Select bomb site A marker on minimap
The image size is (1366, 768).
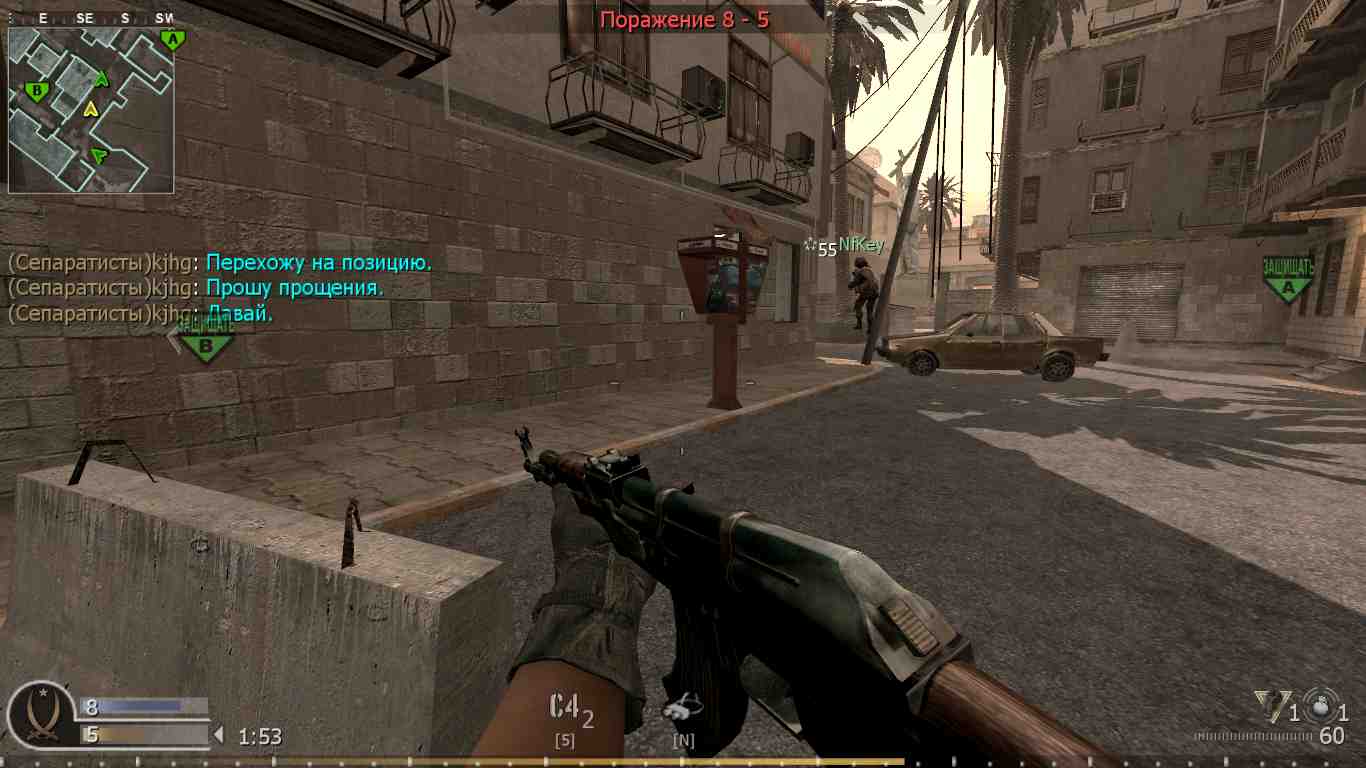172,40
